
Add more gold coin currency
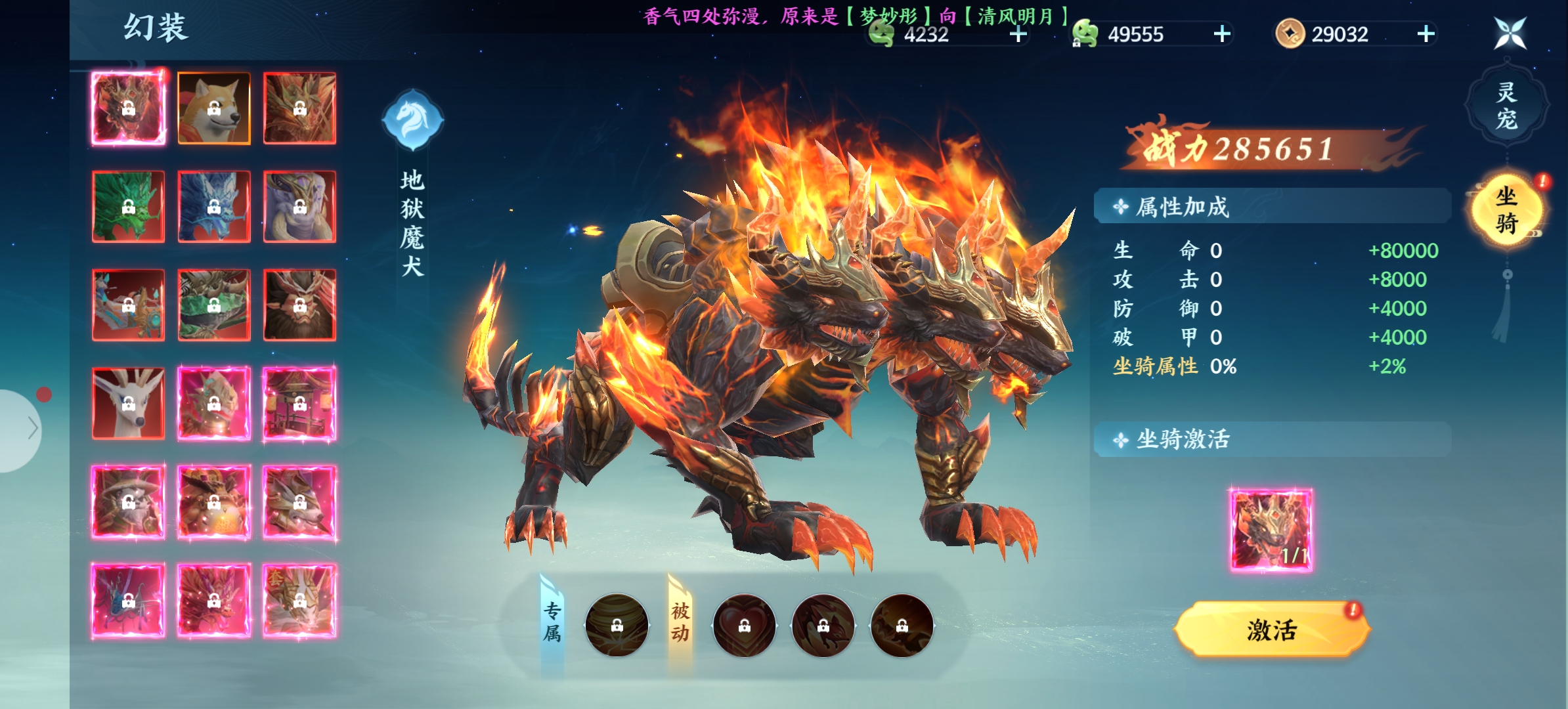coord(1426,34)
